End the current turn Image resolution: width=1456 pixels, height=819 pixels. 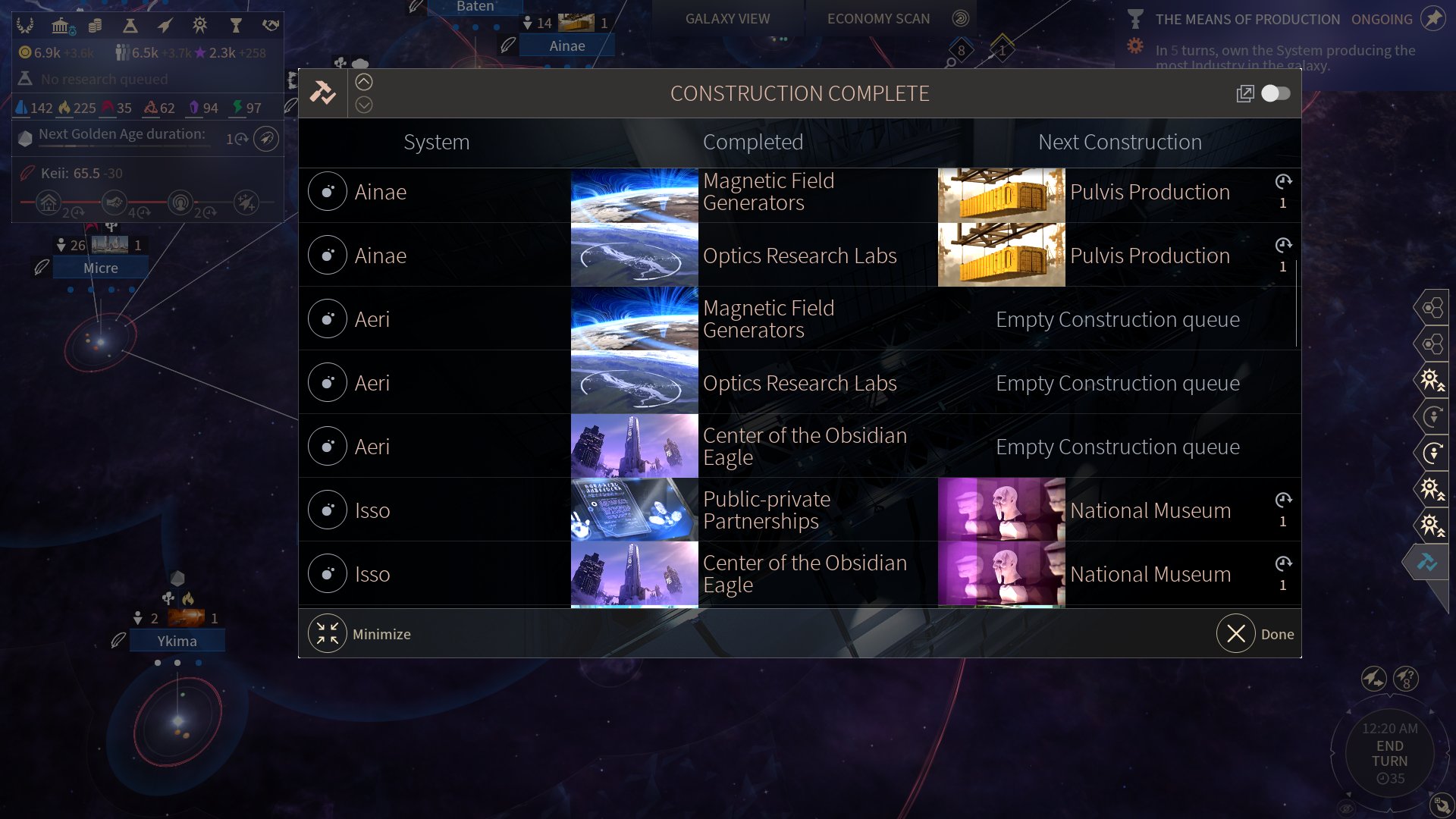coord(1389,754)
